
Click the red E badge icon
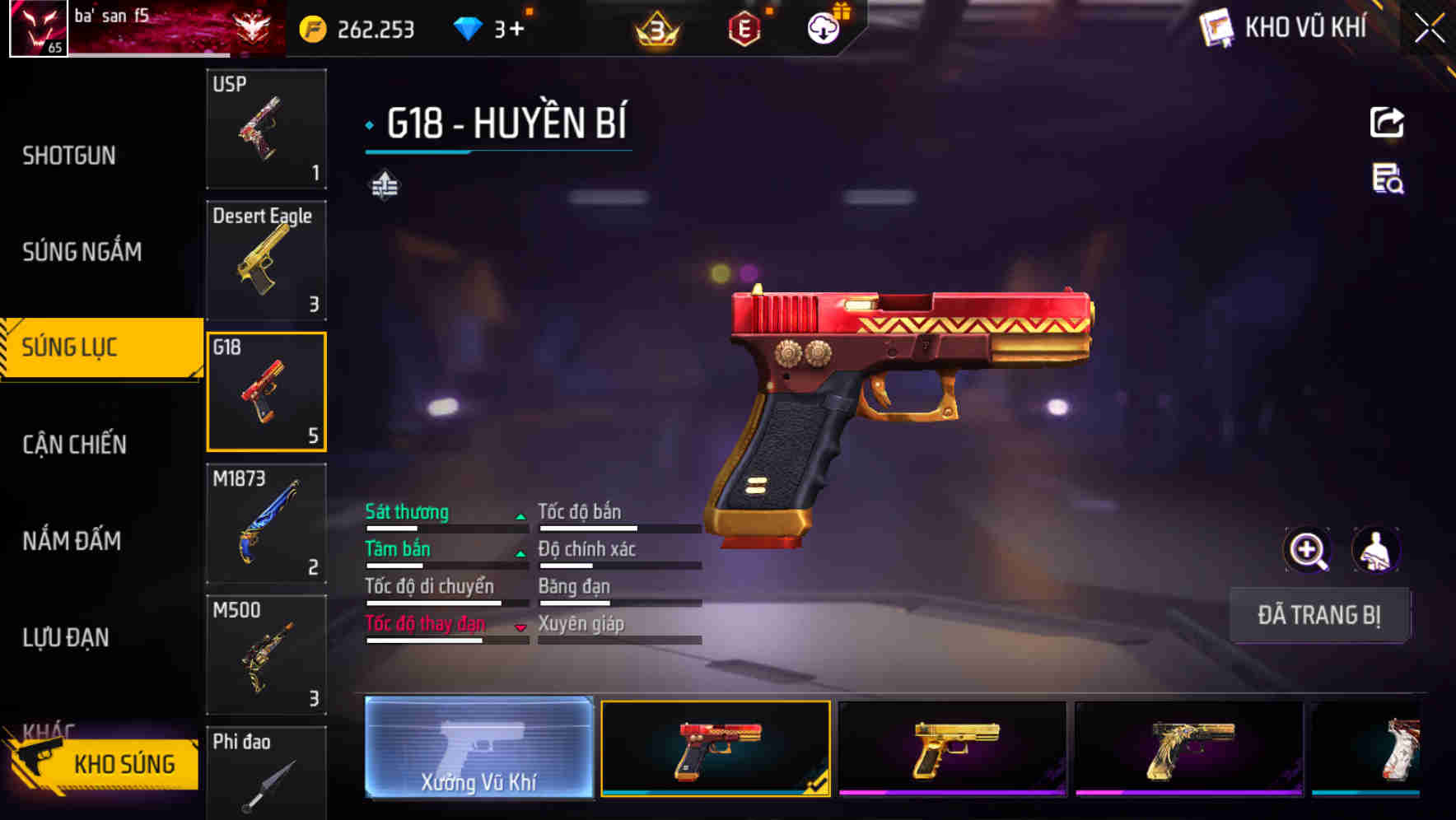point(745,27)
